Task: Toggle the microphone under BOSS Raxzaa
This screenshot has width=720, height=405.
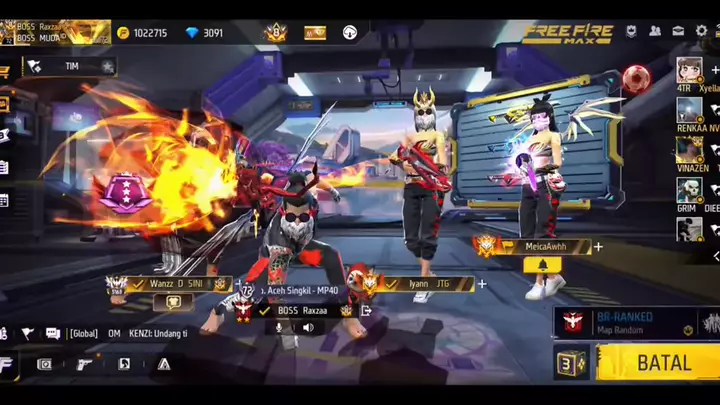Action: (x=281, y=327)
